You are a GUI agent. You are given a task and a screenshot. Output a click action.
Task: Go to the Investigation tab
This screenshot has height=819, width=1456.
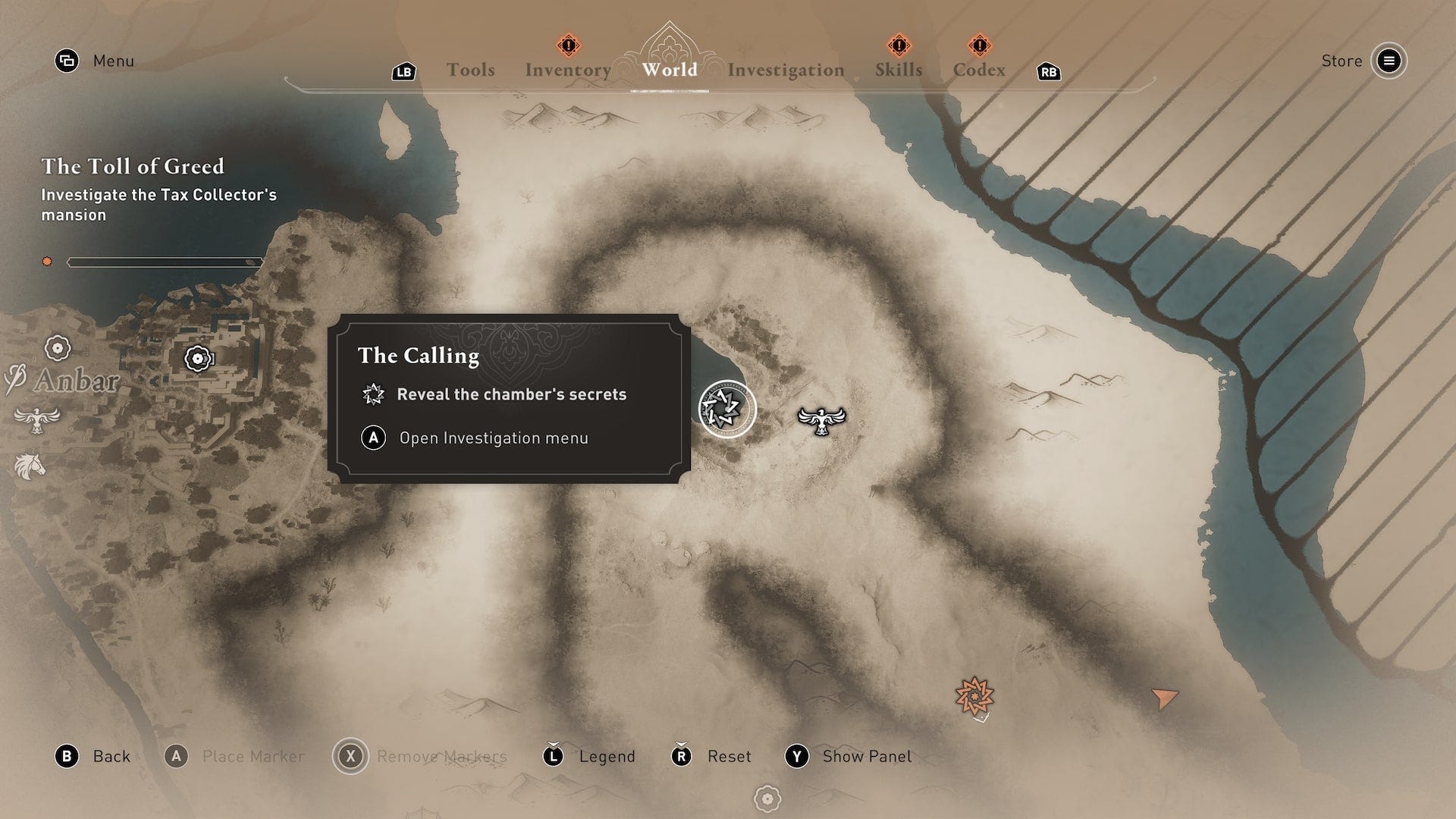pyautogui.click(x=786, y=70)
